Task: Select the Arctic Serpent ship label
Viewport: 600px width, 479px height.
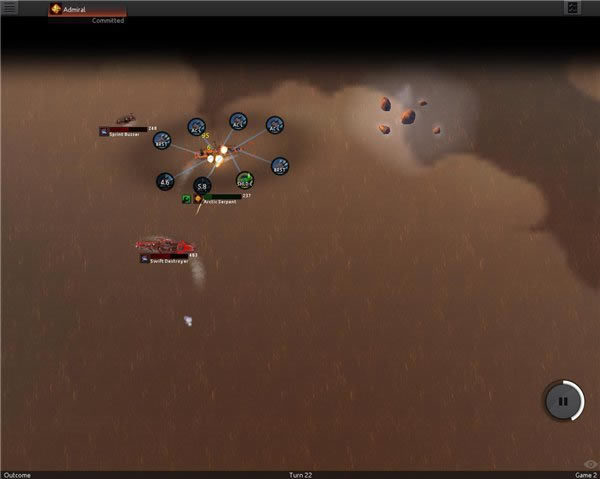Action: pos(221,200)
